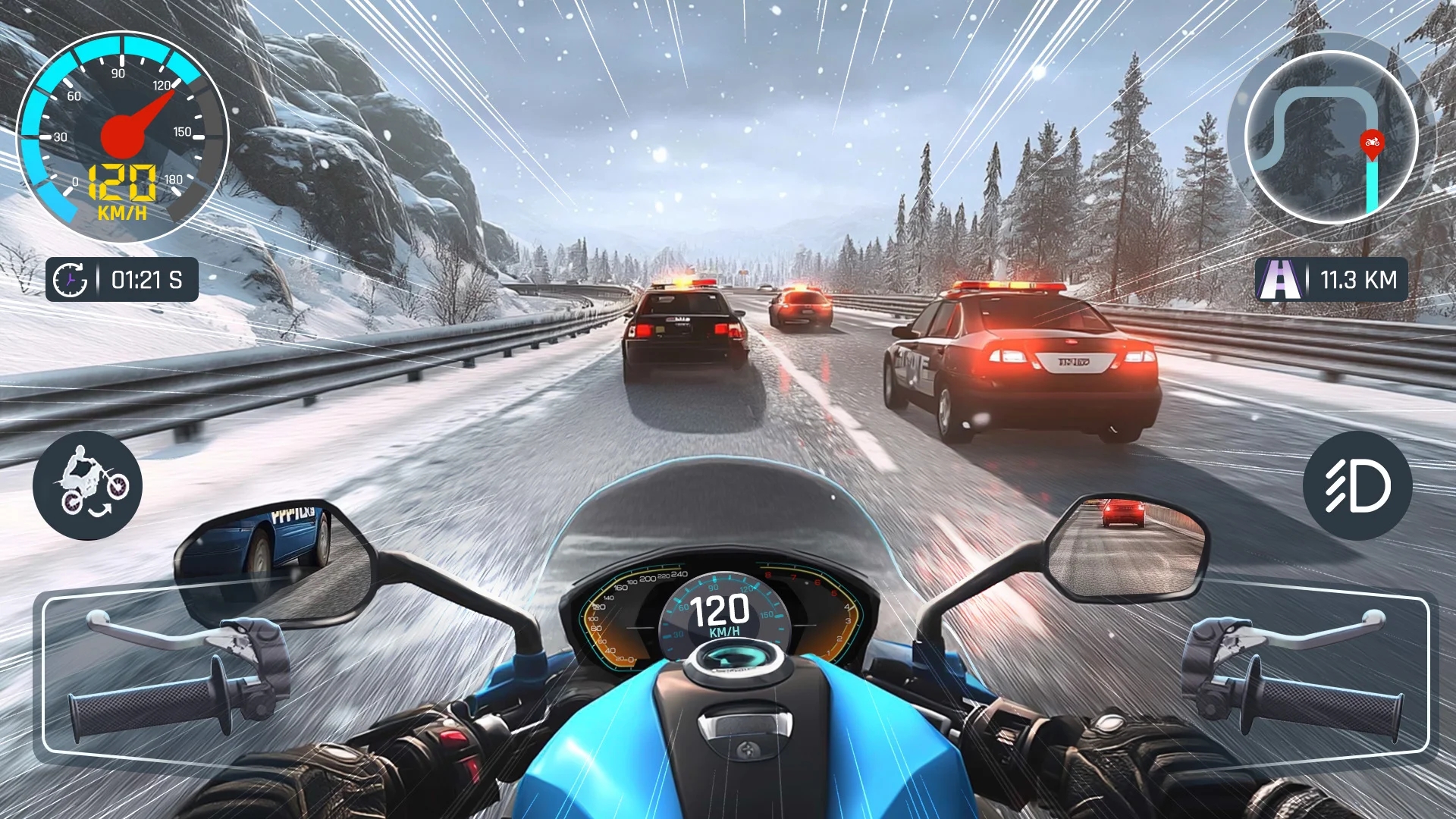Toggle the headlight button
Image resolution: width=1456 pixels, height=819 pixels.
pos(1357,485)
